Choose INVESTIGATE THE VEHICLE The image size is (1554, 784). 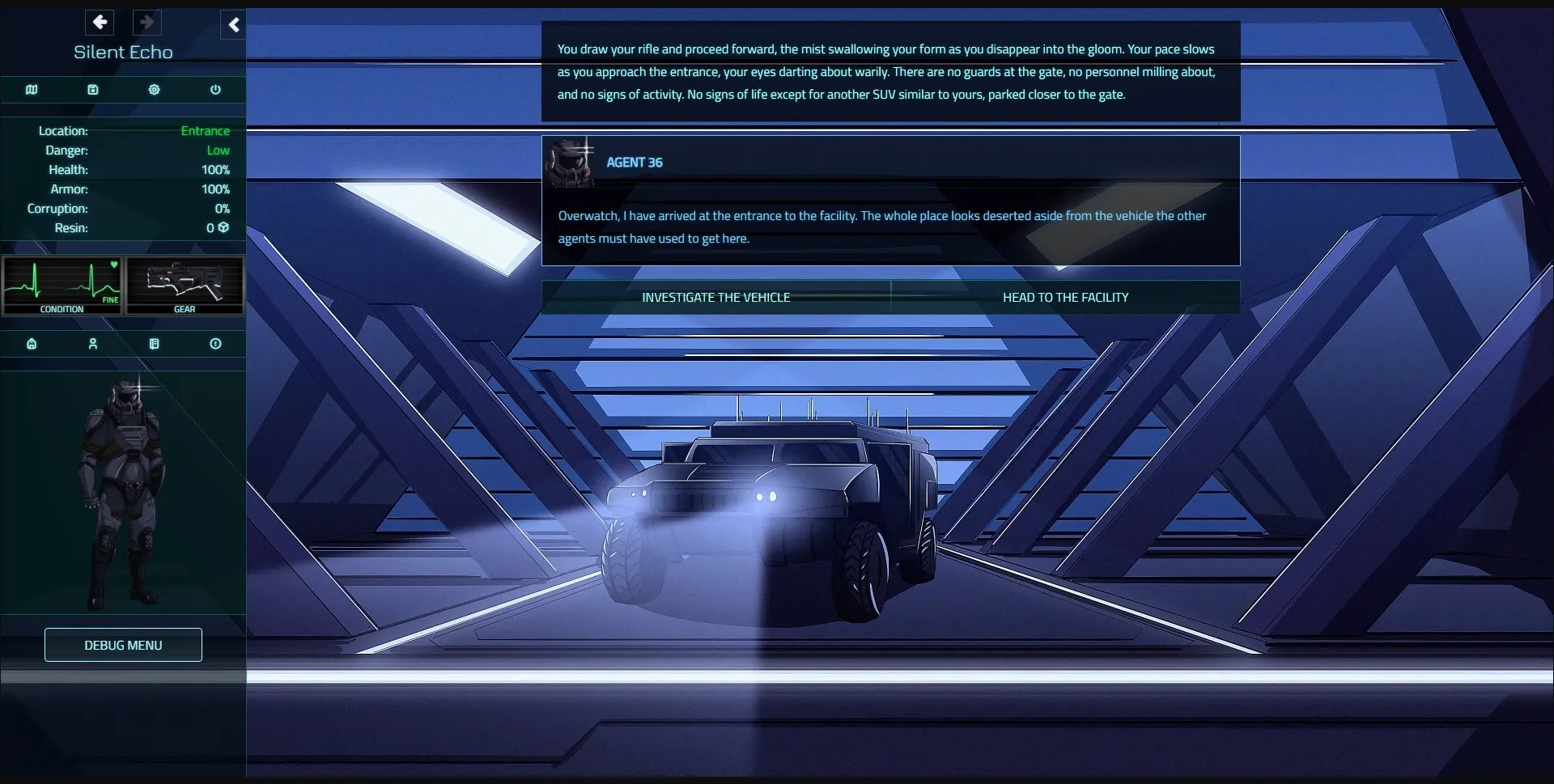tap(716, 297)
